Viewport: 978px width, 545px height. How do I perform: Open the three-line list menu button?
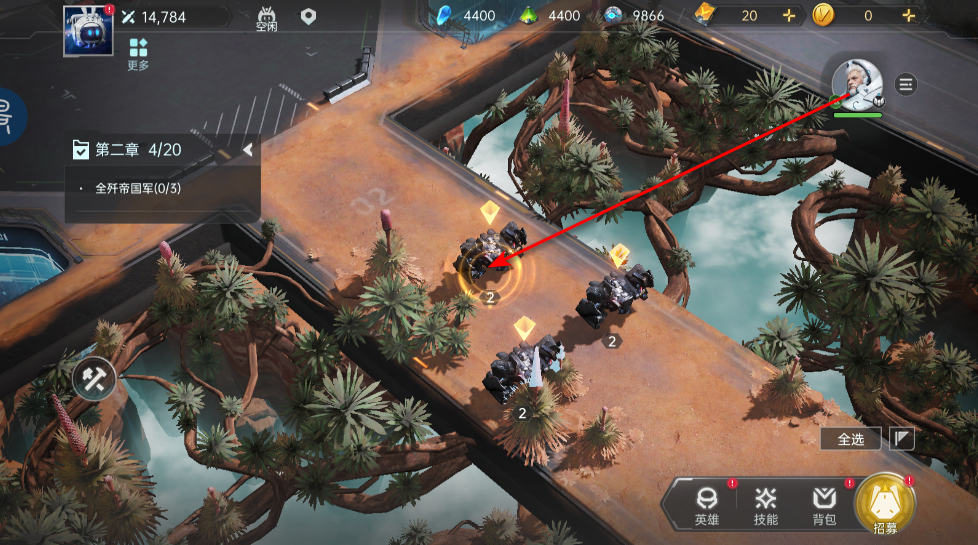[x=906, y=84]
